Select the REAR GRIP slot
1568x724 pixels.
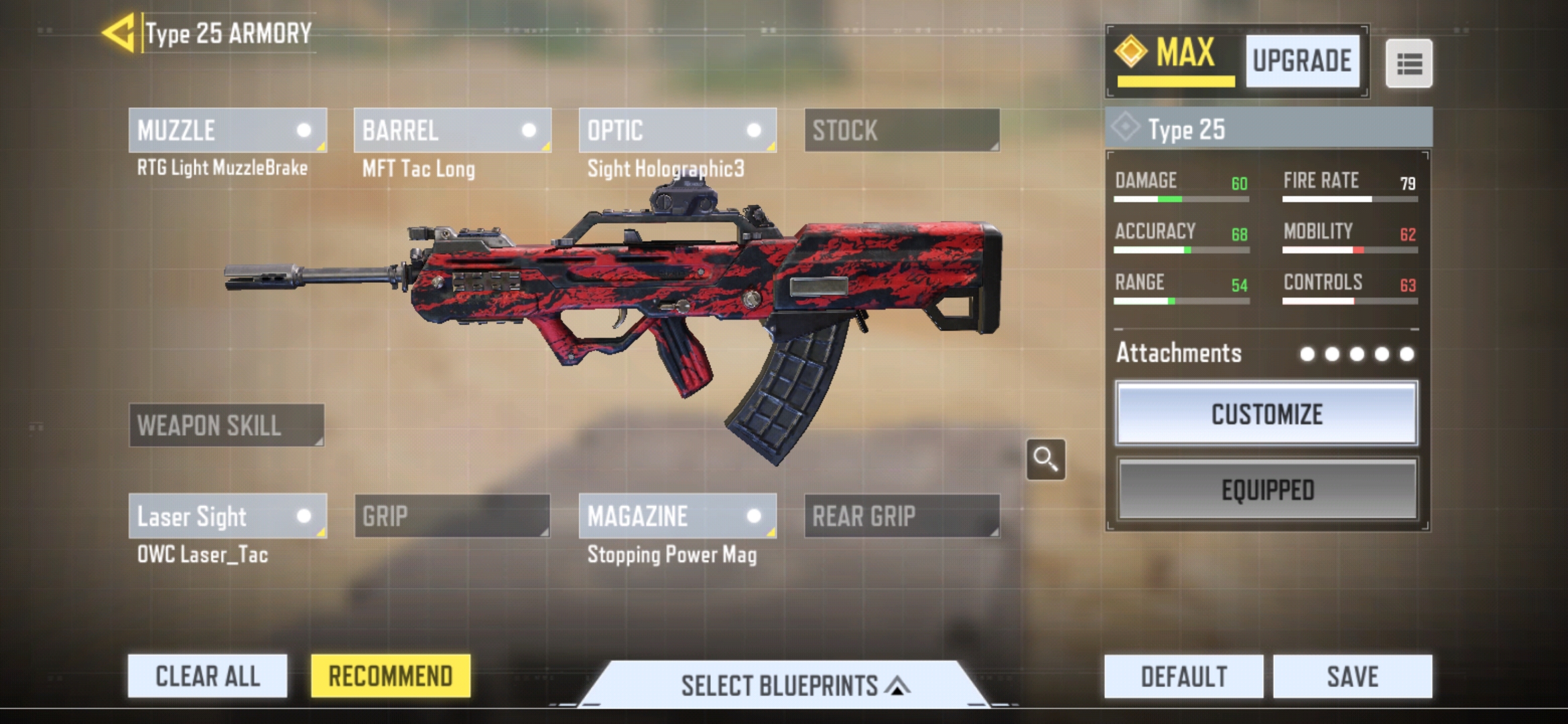pyautogui.click(x=902, y=516)
